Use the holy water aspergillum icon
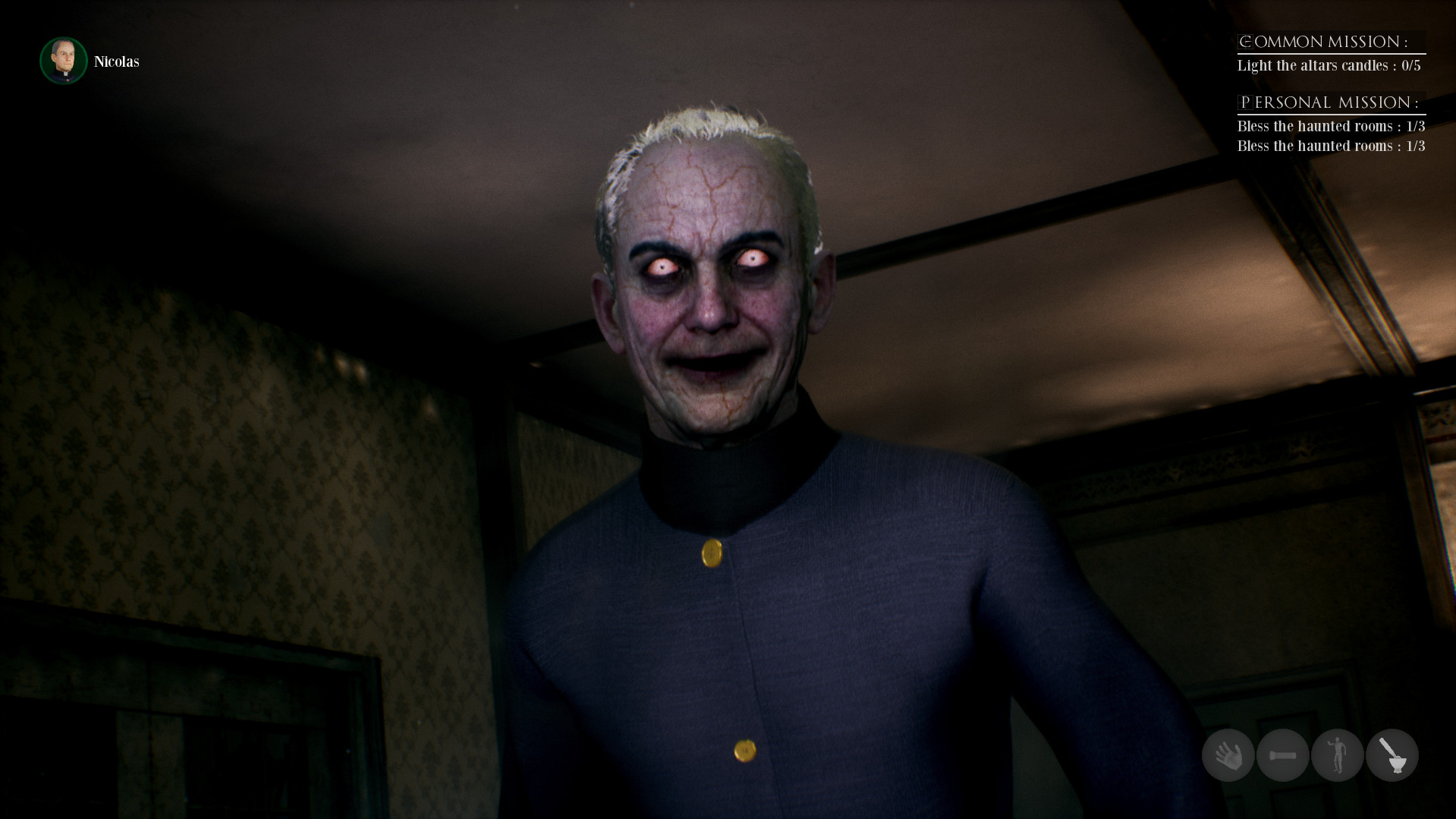 pos(1392,755)
